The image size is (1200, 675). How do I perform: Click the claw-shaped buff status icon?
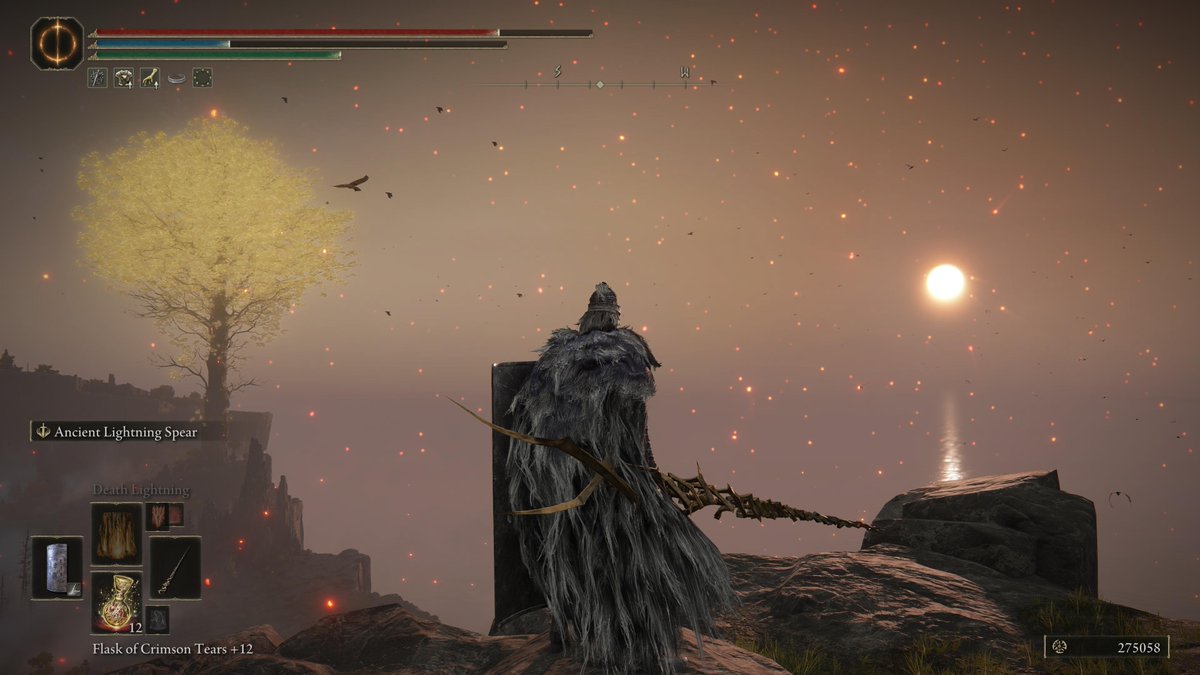pyautogui.click(x=150, y=78)
